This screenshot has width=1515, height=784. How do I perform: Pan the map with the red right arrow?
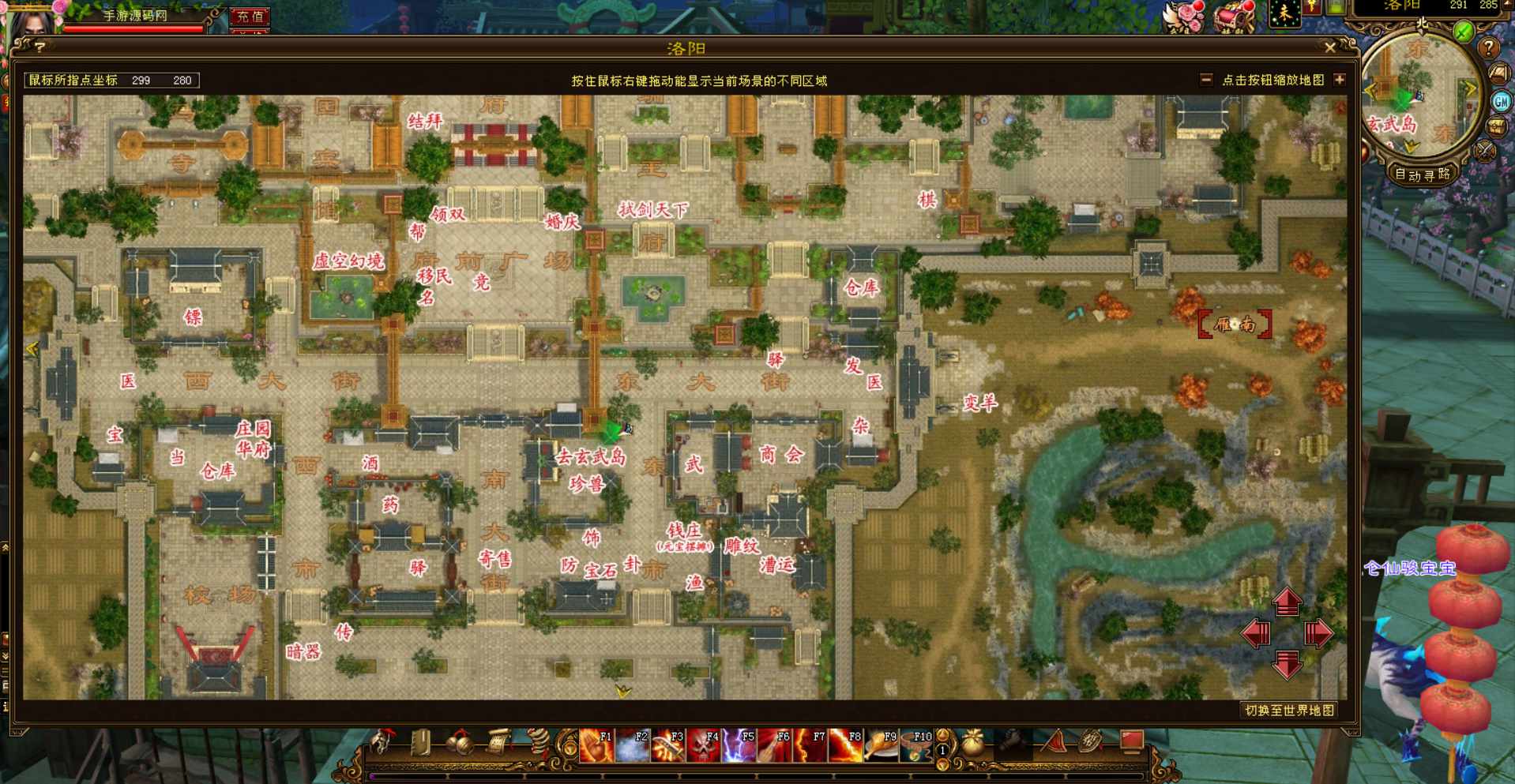point(1318,633)
